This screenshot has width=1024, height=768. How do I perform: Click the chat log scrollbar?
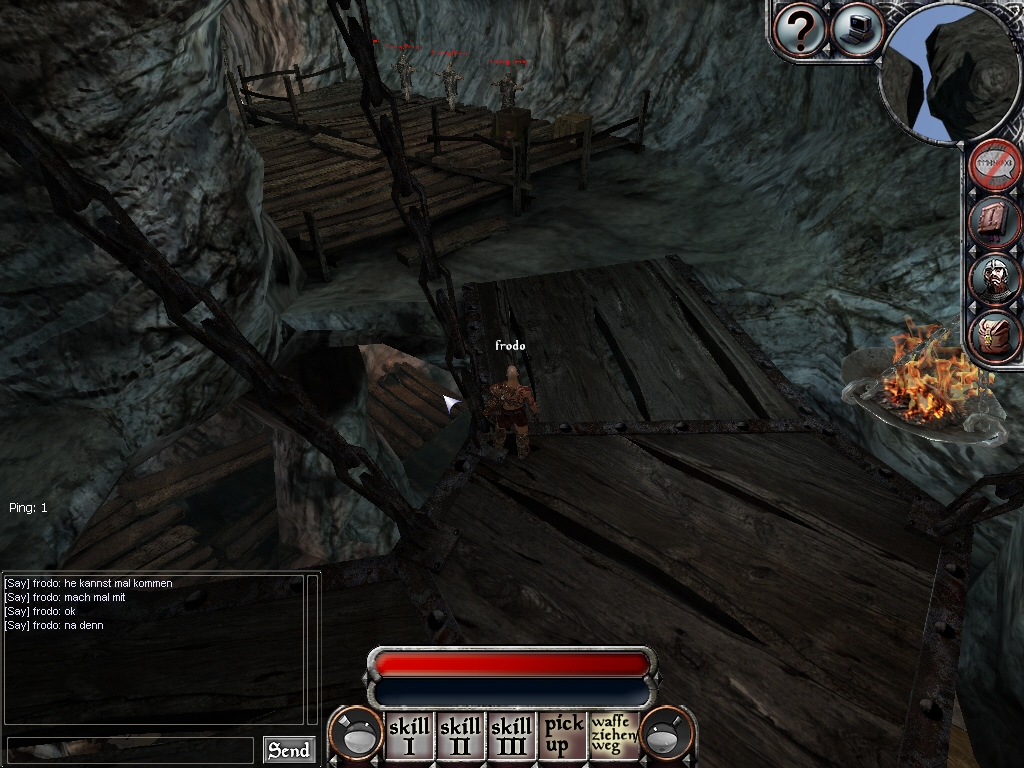coord(312,648)
